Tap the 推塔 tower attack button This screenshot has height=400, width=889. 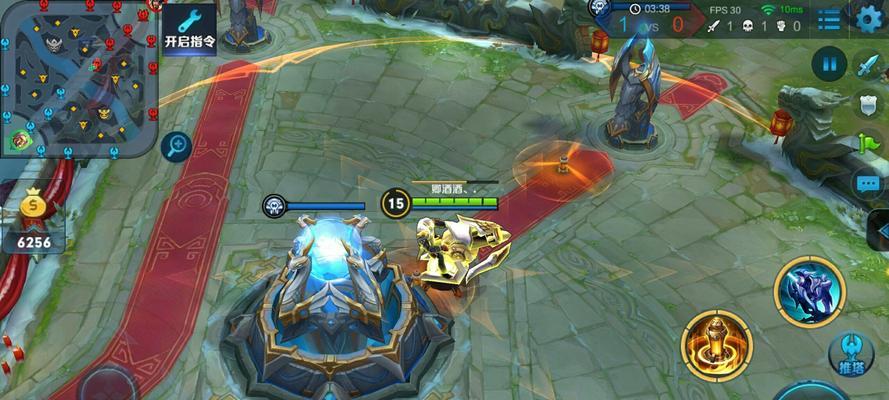(x=852, y=355)
